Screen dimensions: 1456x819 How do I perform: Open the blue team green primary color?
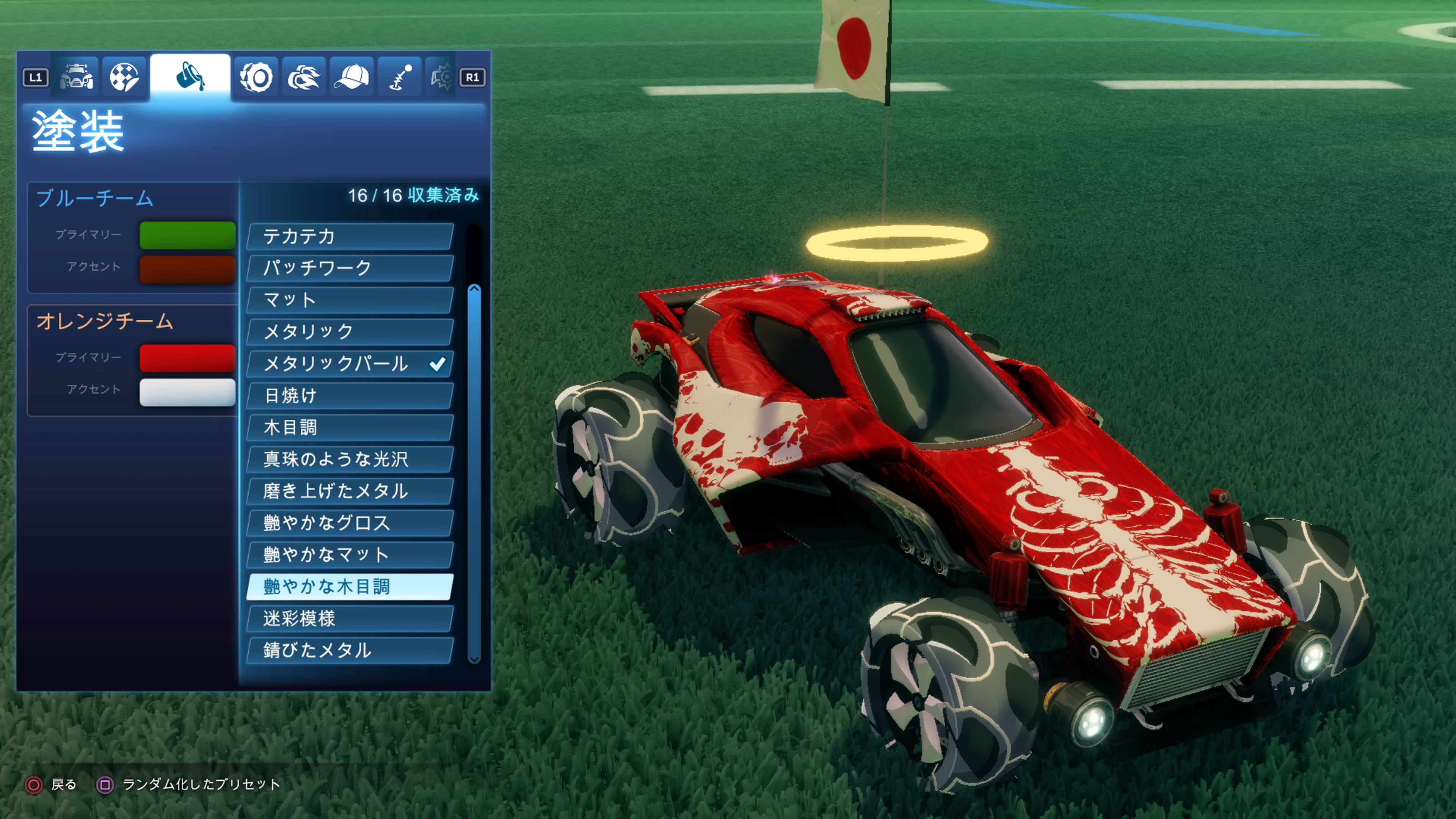point(187,235)
